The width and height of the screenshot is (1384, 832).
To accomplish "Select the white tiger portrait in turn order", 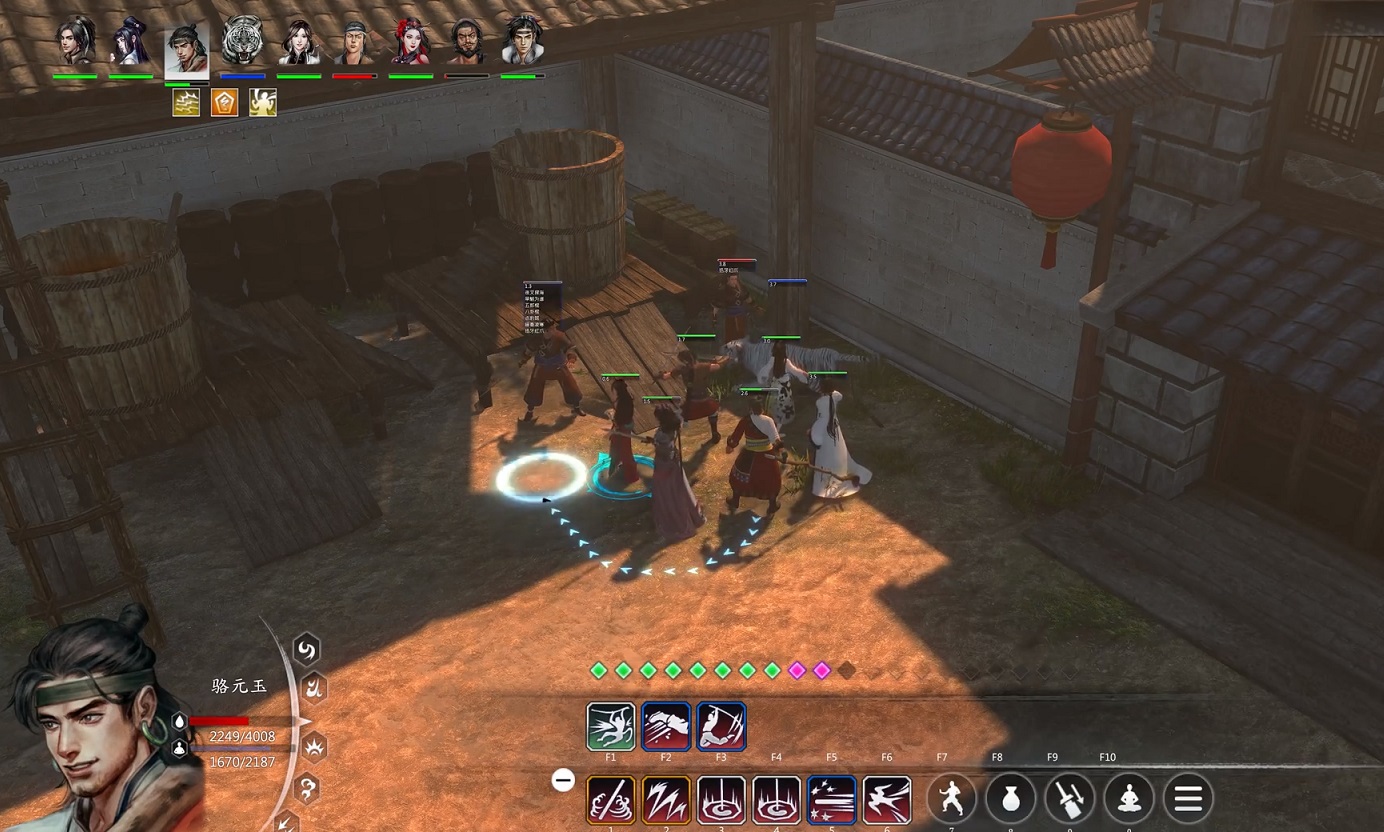I will coord(243,41).
